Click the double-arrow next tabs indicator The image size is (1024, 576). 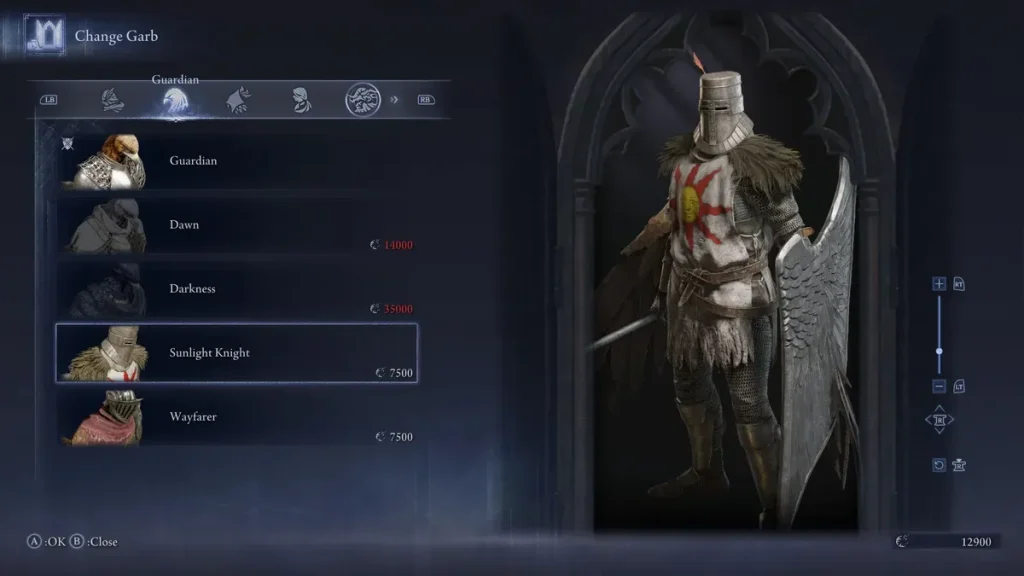(394, 100)
